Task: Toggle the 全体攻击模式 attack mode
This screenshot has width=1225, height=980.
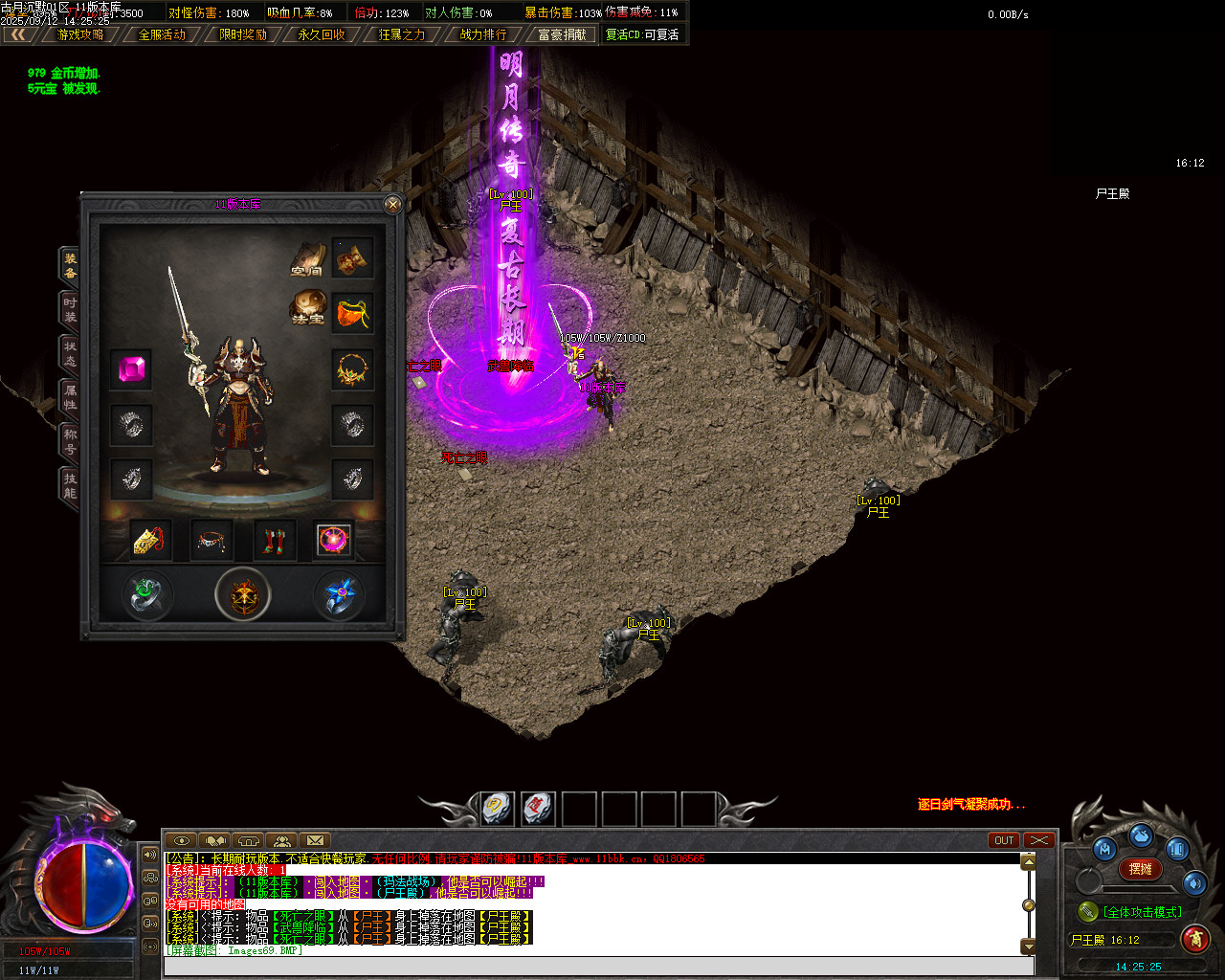Action: click(x=1141, y=912)
